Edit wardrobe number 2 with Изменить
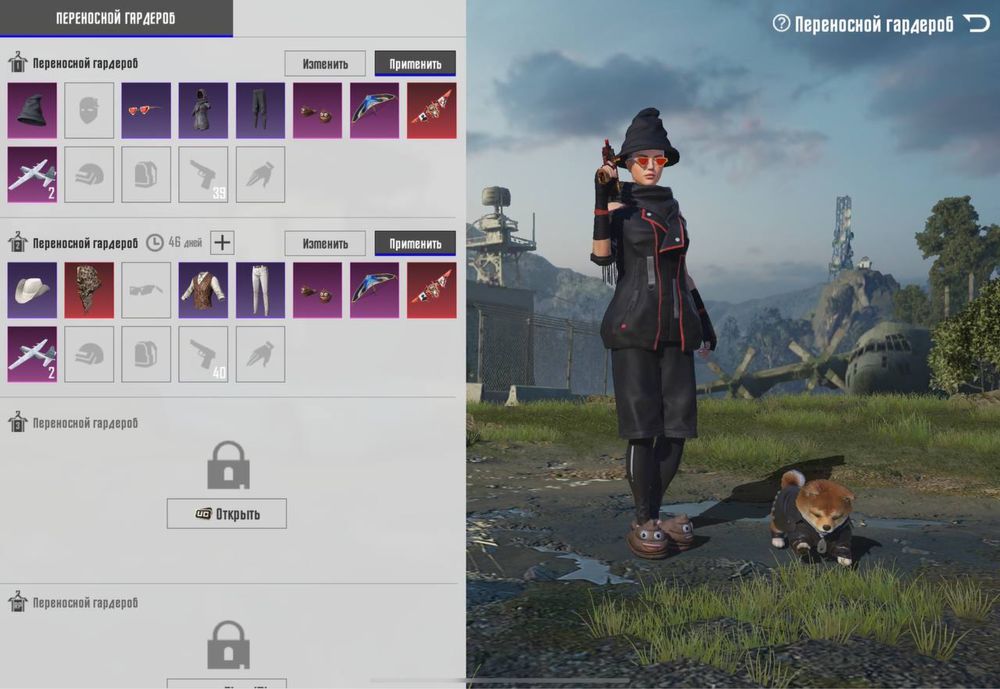This screenshot has height=689, width=1000. [325, 243]
